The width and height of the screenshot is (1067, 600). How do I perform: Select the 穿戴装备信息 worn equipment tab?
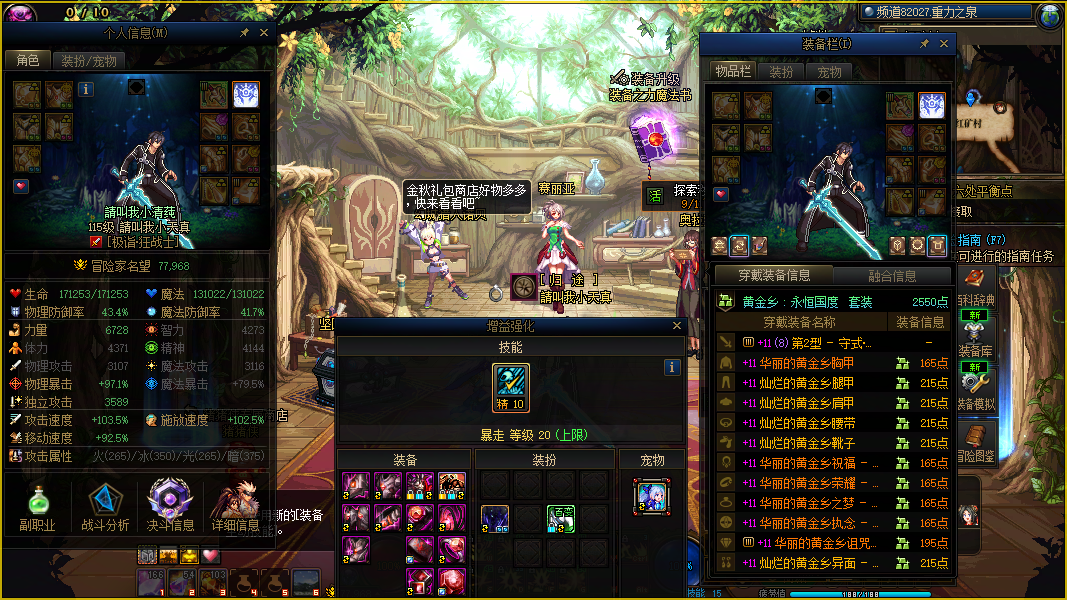coord(773,276)
